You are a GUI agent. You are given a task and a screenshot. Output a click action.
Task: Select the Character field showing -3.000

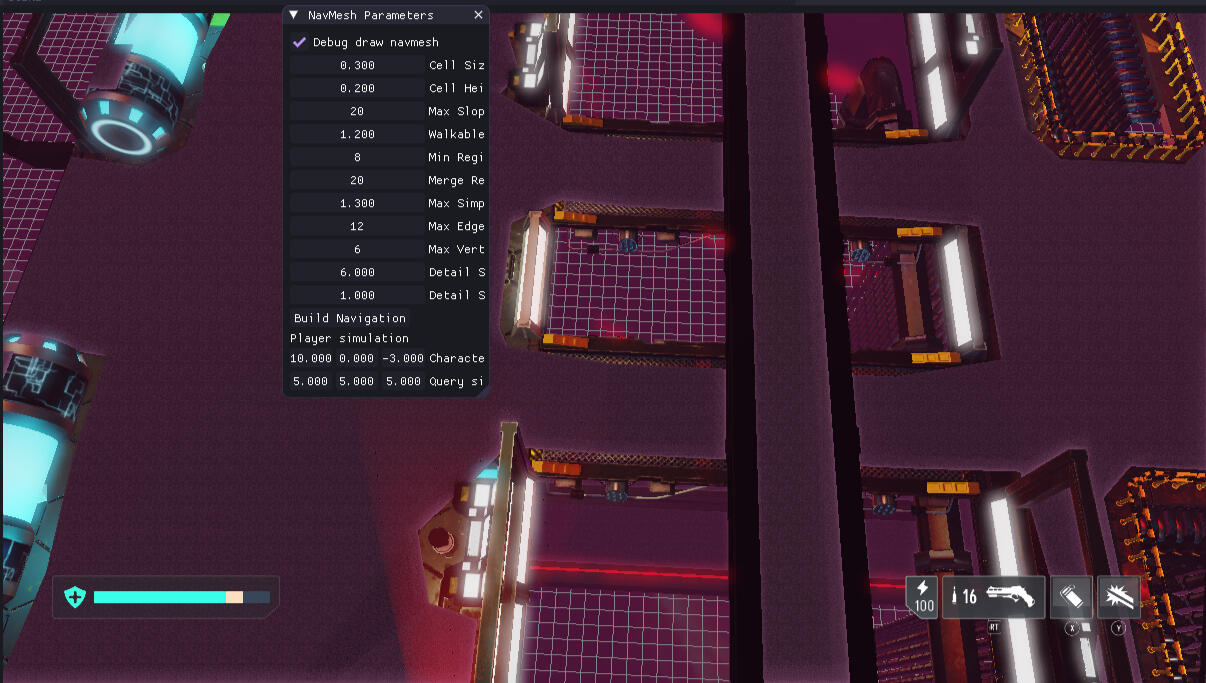point(403,358)
